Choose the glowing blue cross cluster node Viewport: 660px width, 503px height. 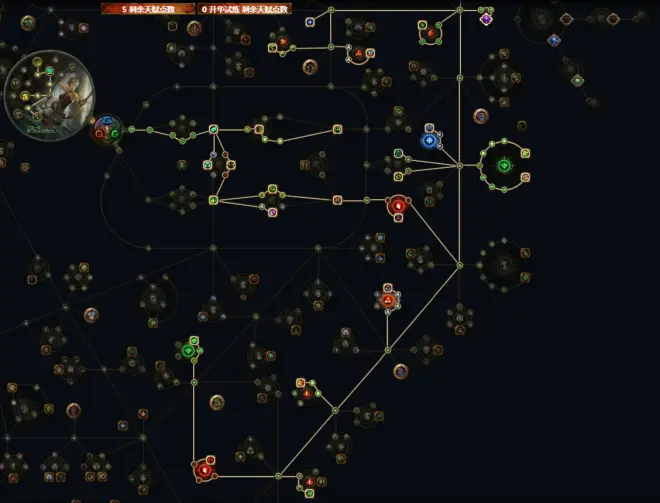click(x=430, y=141)
